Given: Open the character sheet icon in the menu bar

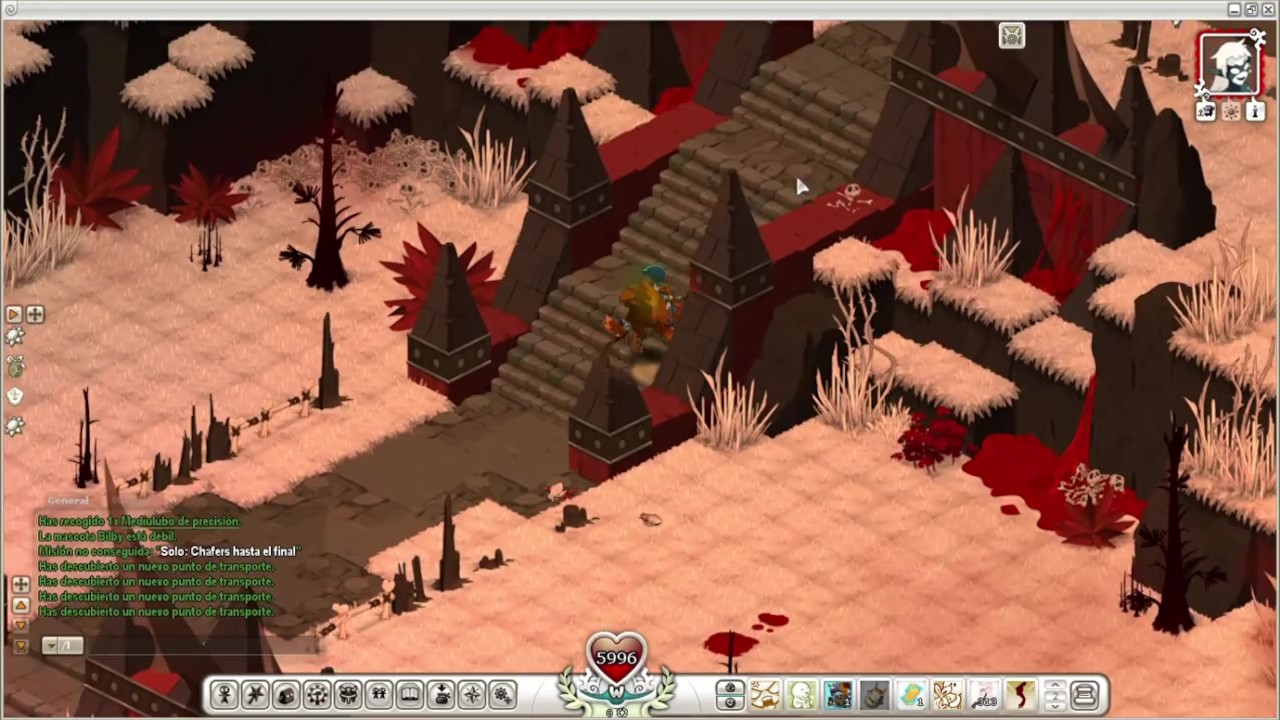Looking at the screenshot, I should tap(224, 695).
